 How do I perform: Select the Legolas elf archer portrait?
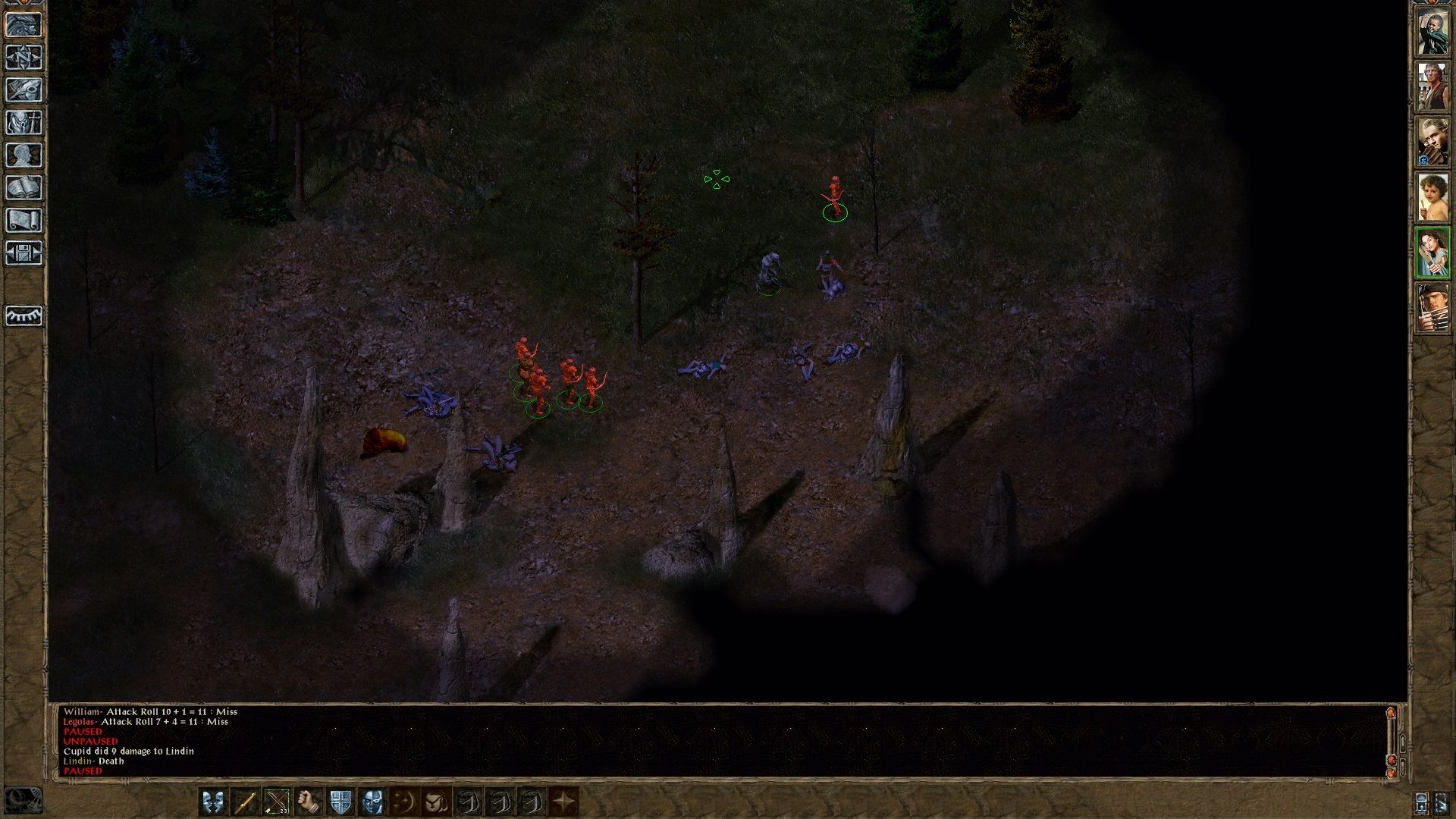point(1432,142)
